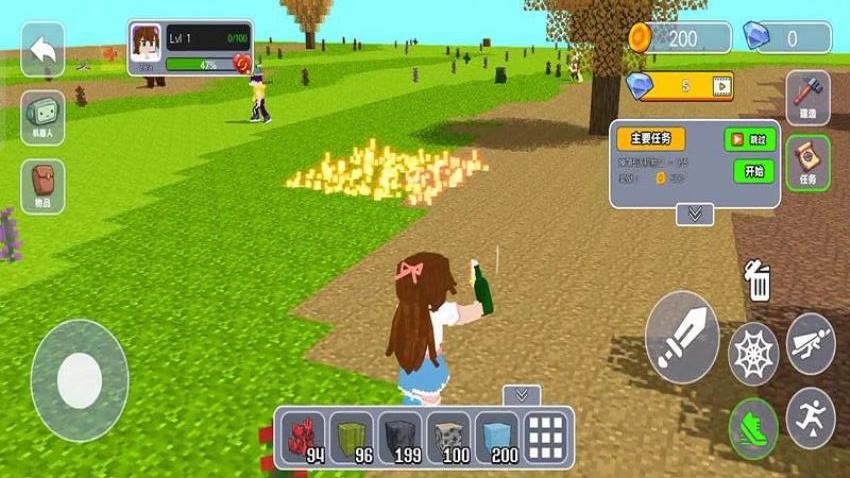Screen dimensions: 850x478
Task: Select the main quest (主要任务) label
Action: coord(651,139)
